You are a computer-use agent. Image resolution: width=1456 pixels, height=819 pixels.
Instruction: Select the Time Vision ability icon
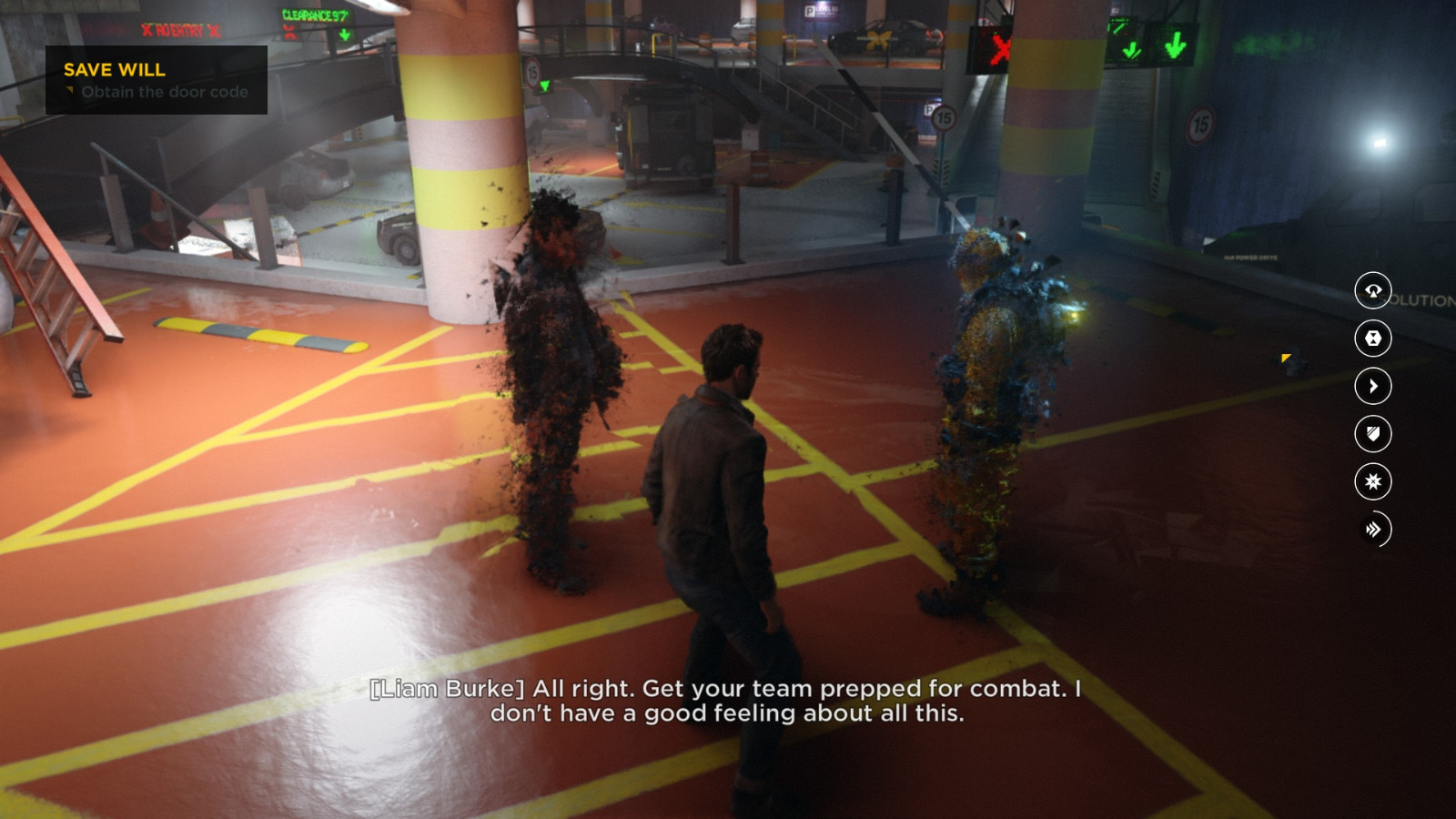point(1374,291)
